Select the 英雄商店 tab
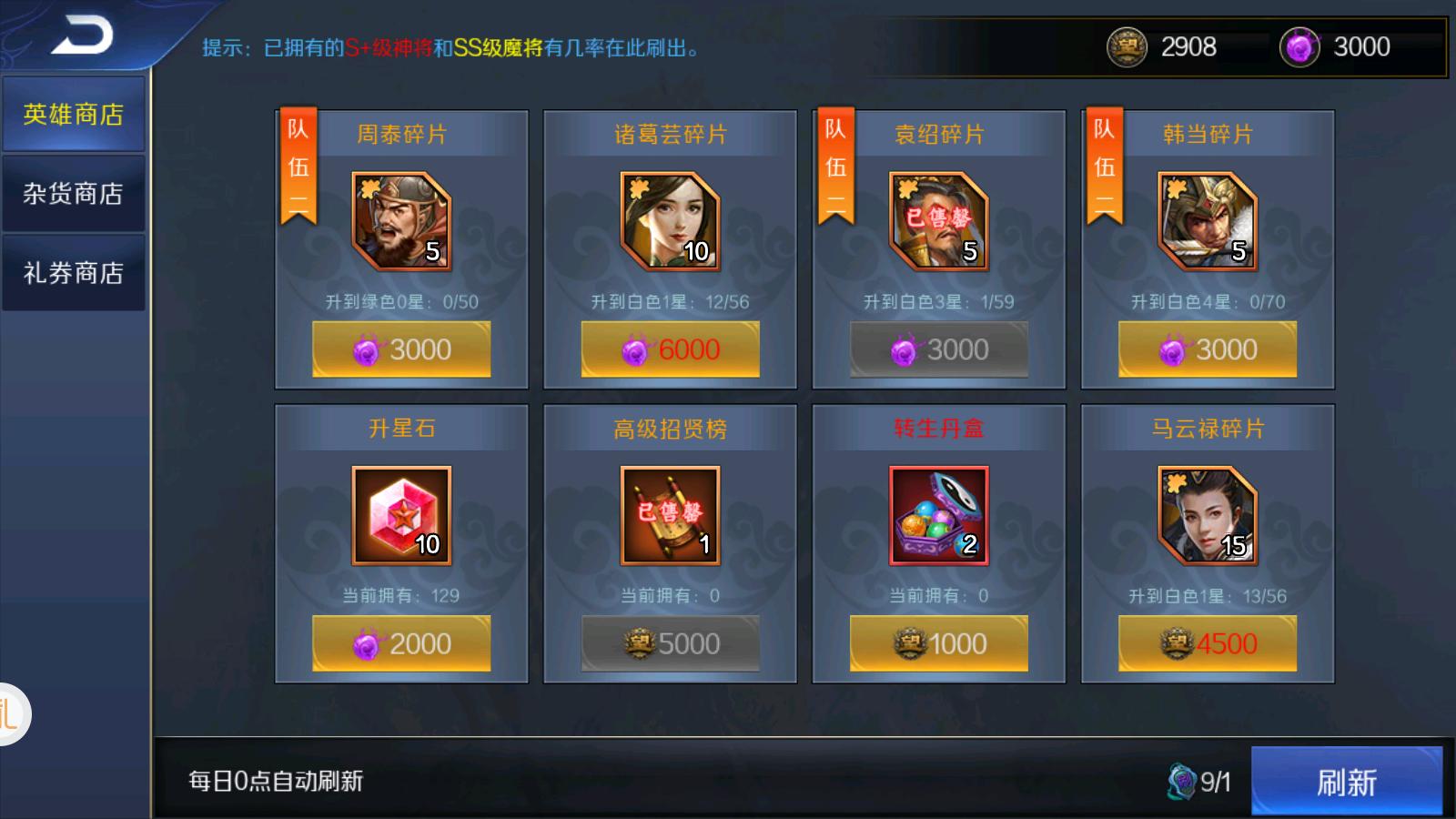This screenshot has width=1456, height=819. 73,115
